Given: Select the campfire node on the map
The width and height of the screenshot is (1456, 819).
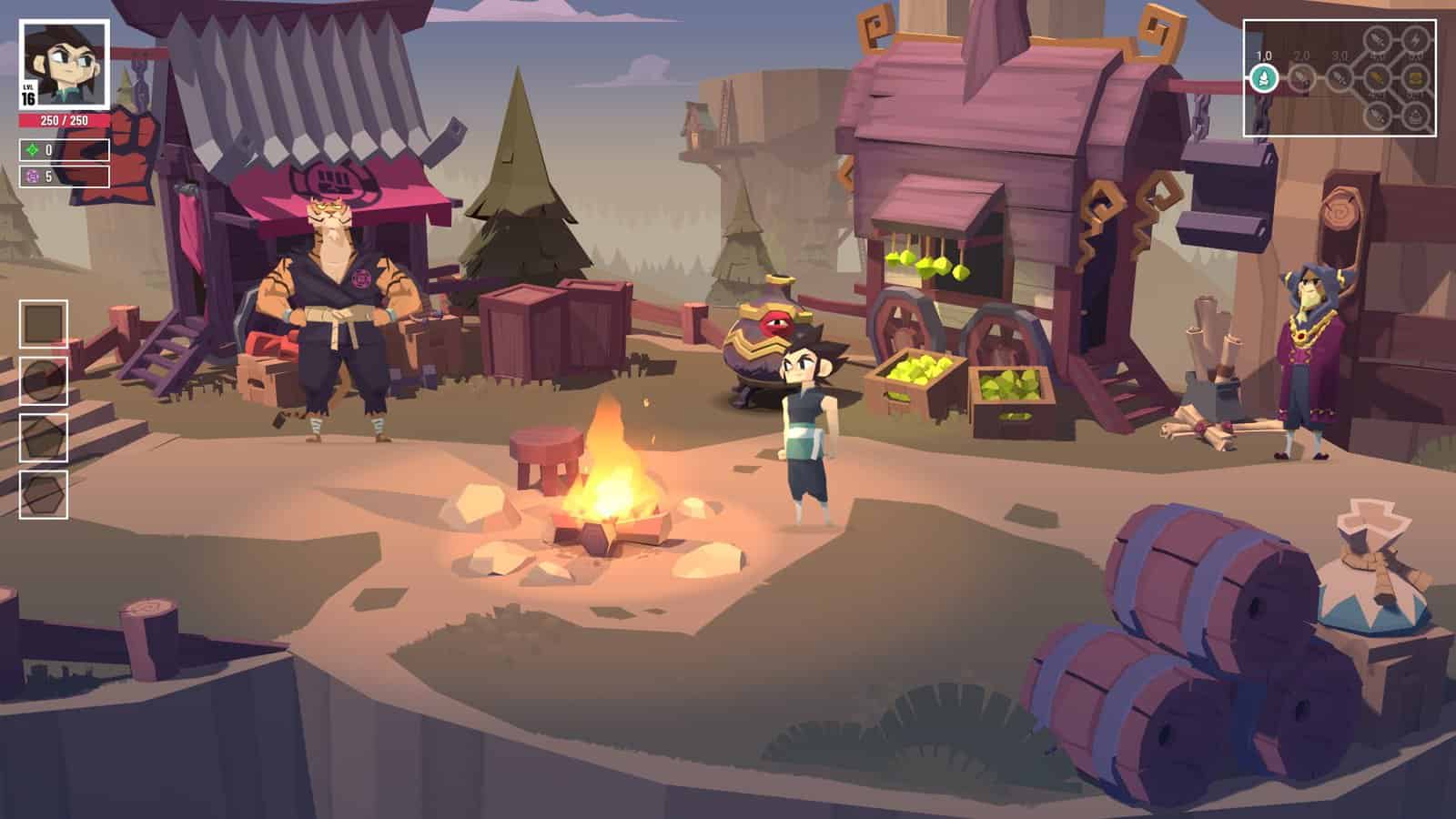Looking at the screenshot, I should (1263, 79).
